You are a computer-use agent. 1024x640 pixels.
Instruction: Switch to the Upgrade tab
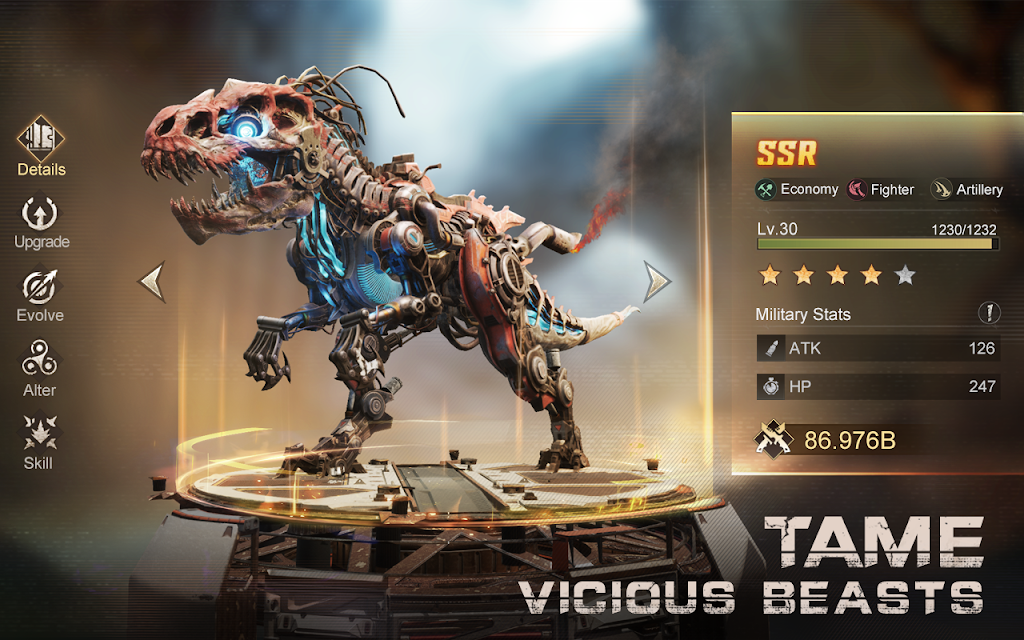[x=41, y=220]
